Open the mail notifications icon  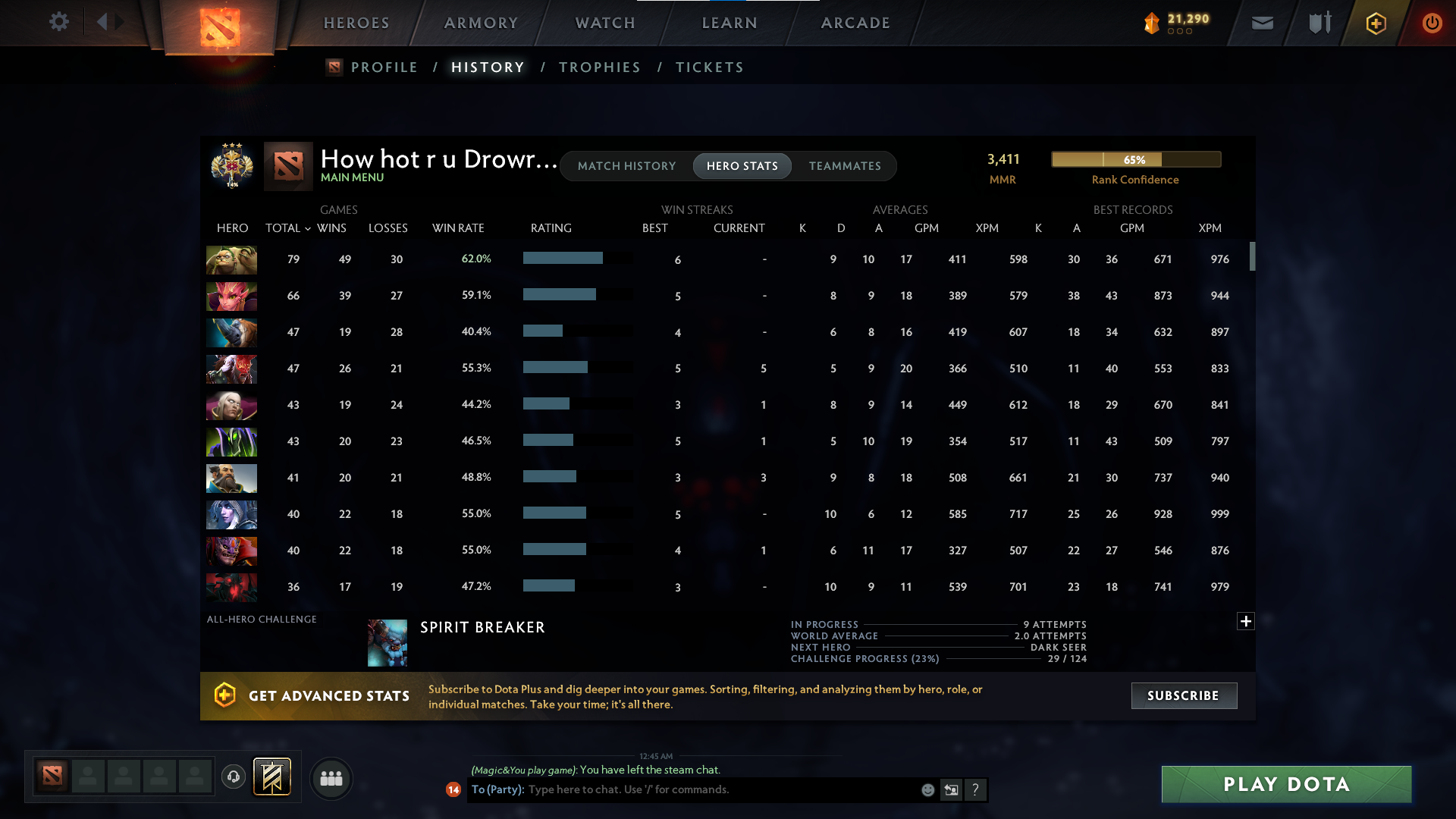point(1261,23)
